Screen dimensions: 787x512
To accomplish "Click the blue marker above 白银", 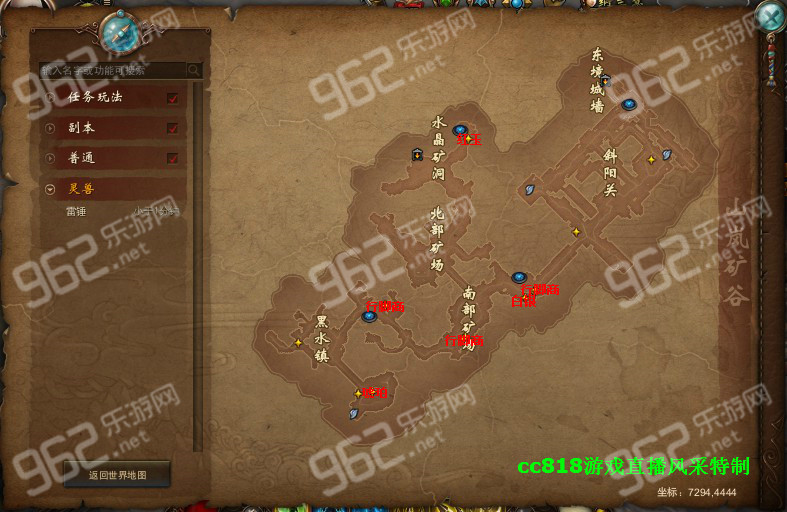I will (x=518, y=277).
